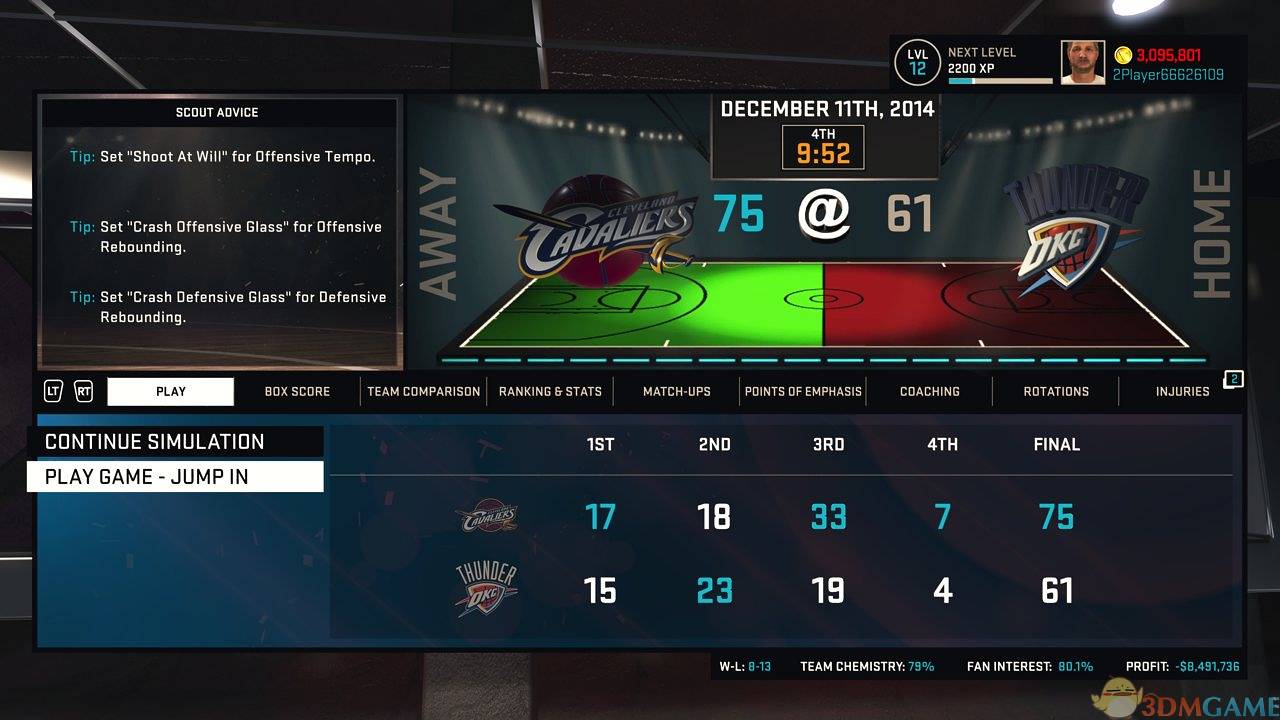Screen dimensions: 1280x720
Task: View the Rotations tab
Action: [1056, 391]
